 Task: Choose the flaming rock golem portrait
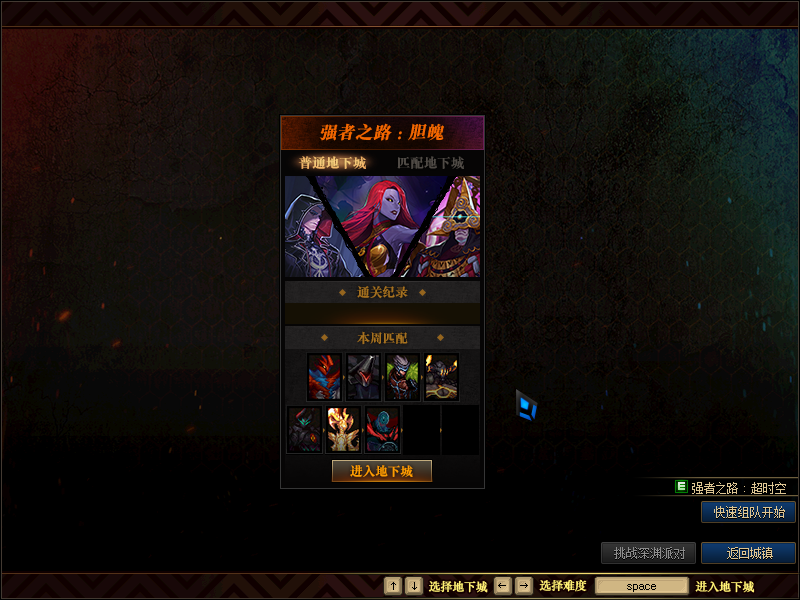click(441, 377)
